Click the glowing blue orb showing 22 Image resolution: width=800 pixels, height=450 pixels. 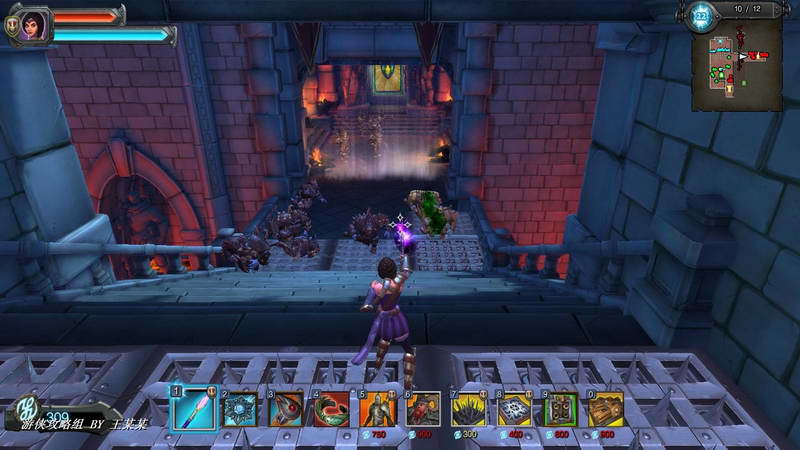(x=701, y=15)
